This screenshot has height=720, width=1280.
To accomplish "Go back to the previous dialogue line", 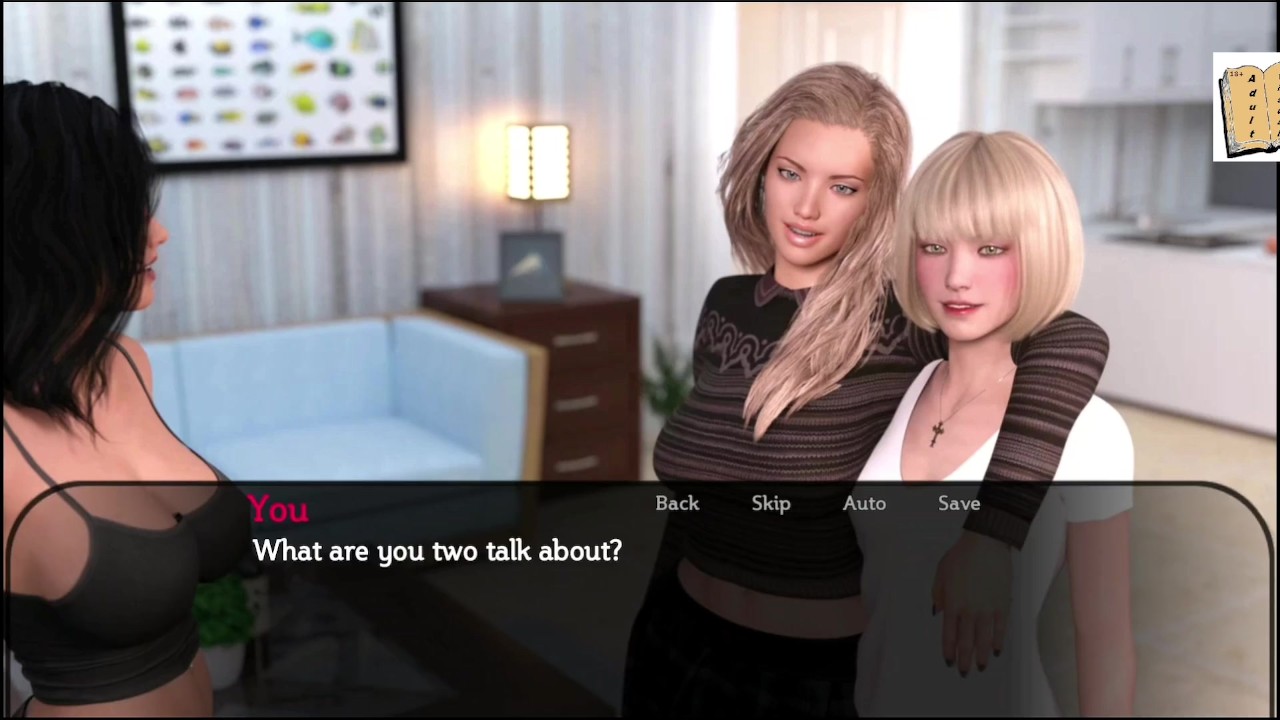I will point(677,504).
